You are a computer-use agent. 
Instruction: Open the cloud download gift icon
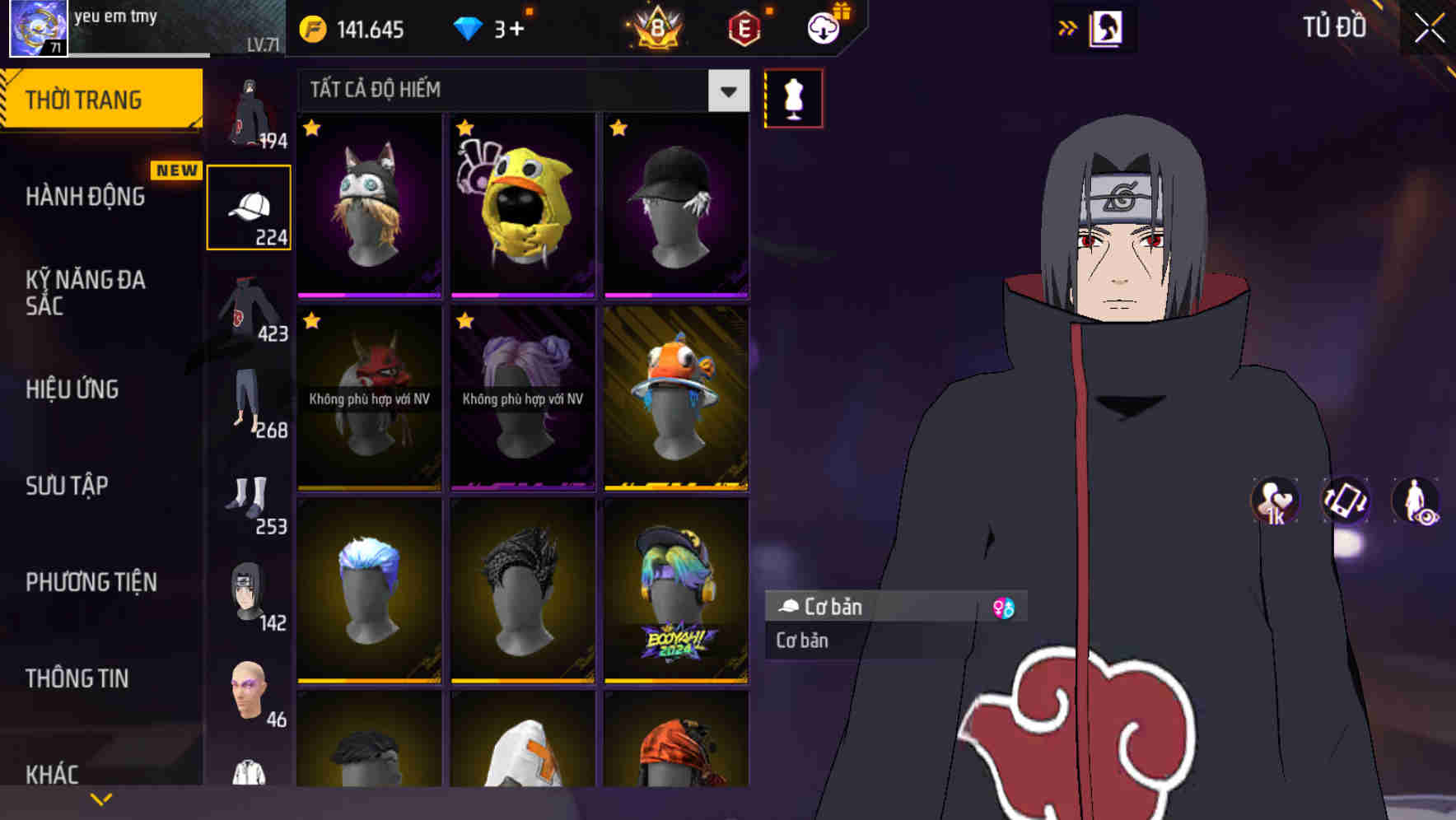coord(822,29)
